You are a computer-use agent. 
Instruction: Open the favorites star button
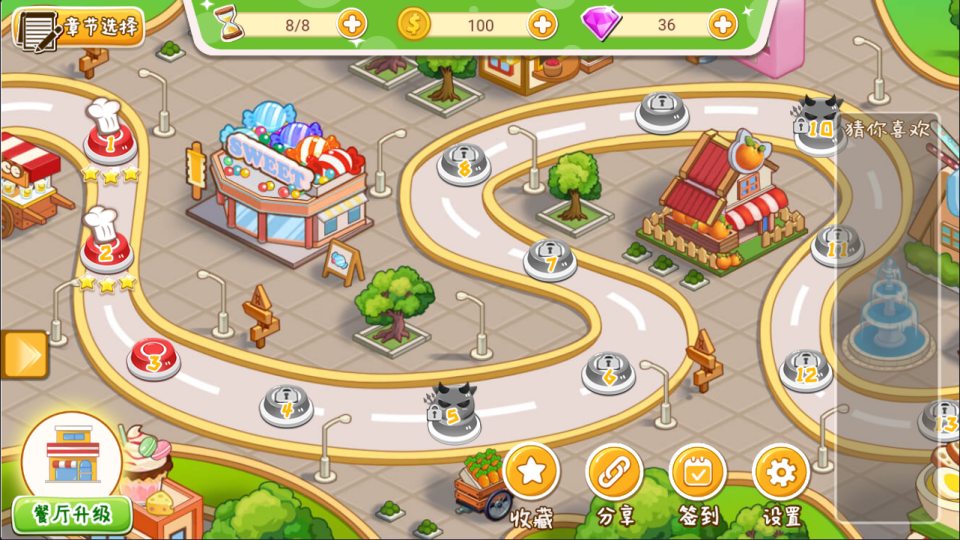pyautogui.click(x=531, y=472)
